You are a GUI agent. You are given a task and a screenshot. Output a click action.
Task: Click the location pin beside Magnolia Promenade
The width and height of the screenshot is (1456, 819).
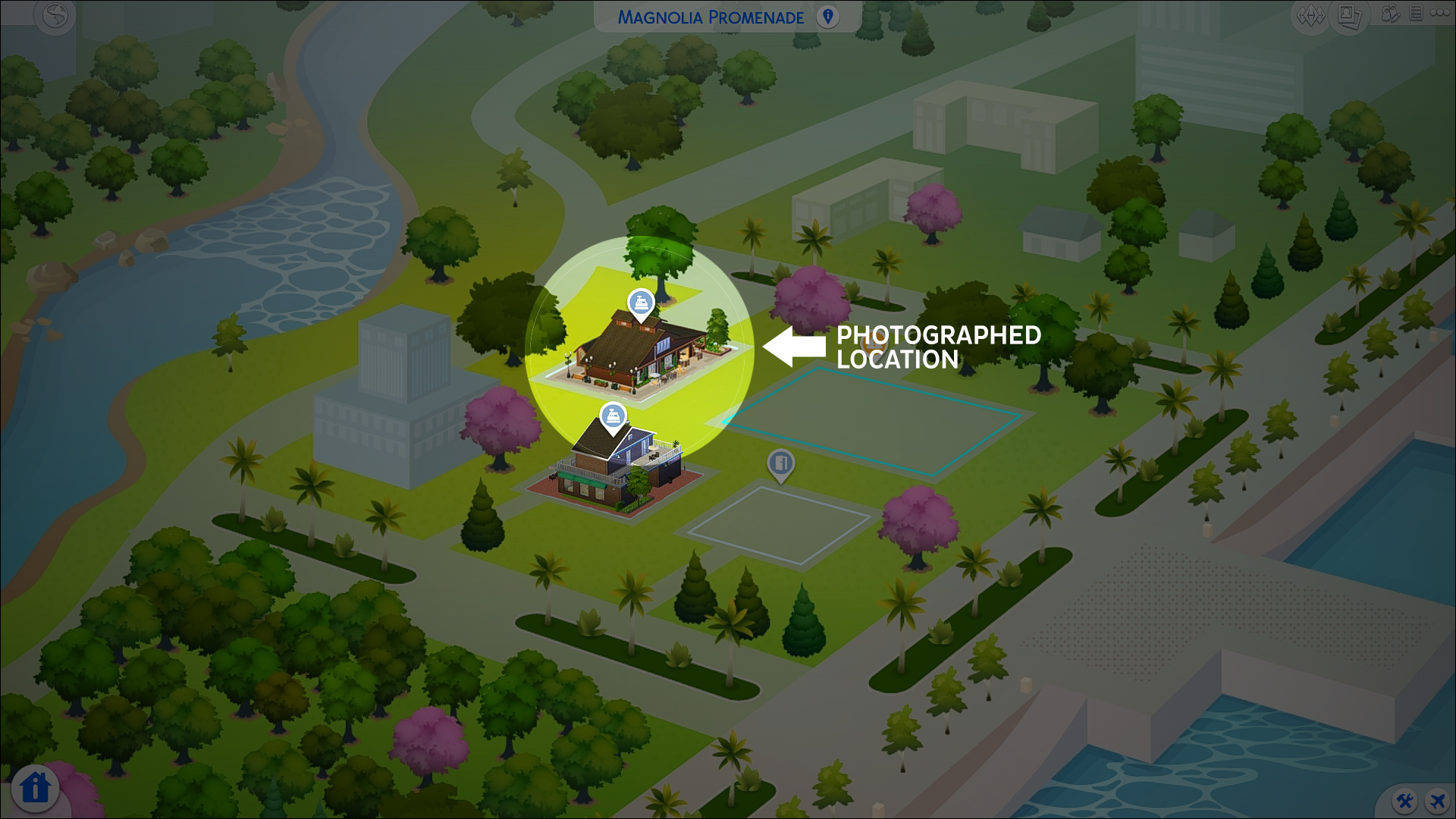click(x=827, y=17)
